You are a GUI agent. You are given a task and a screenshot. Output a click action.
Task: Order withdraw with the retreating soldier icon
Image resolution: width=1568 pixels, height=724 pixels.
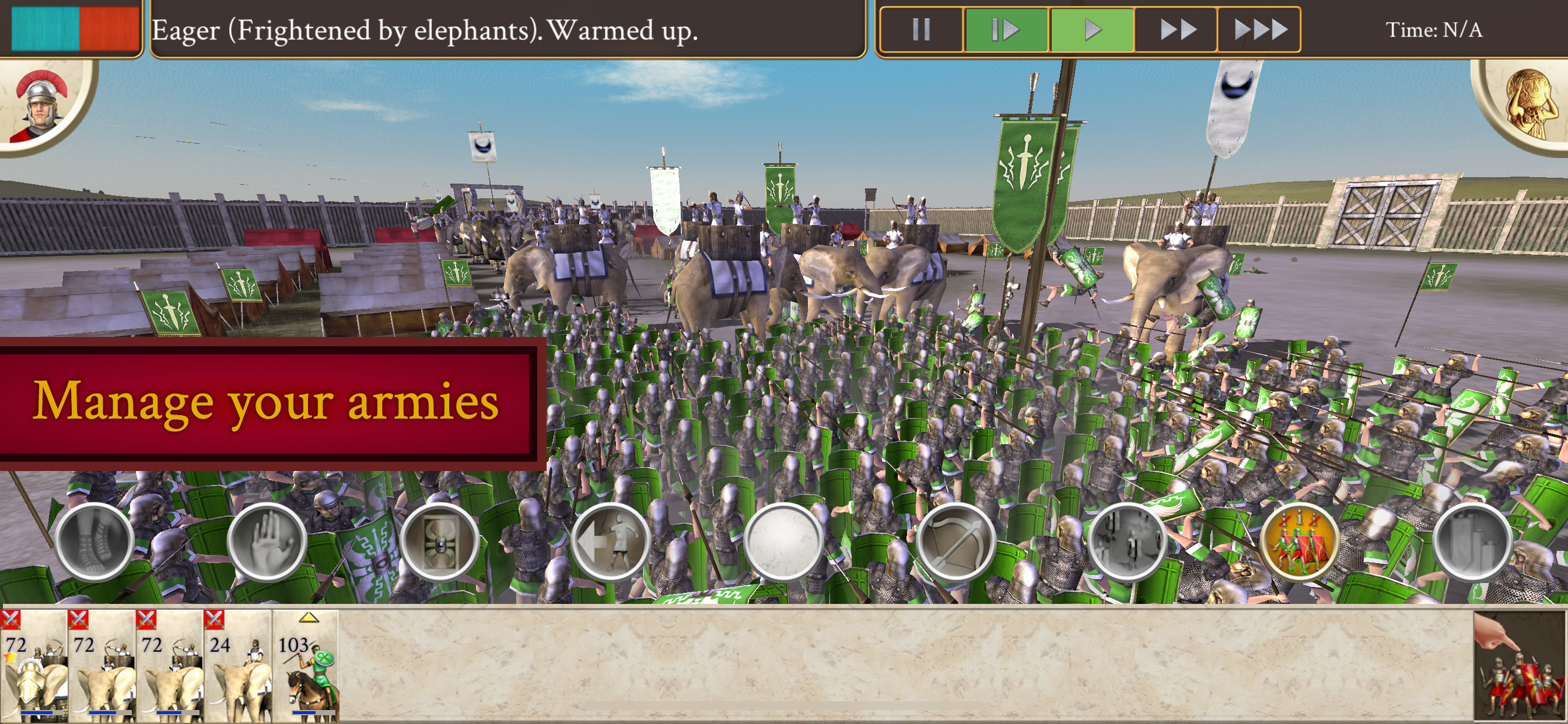coord(611,542)
